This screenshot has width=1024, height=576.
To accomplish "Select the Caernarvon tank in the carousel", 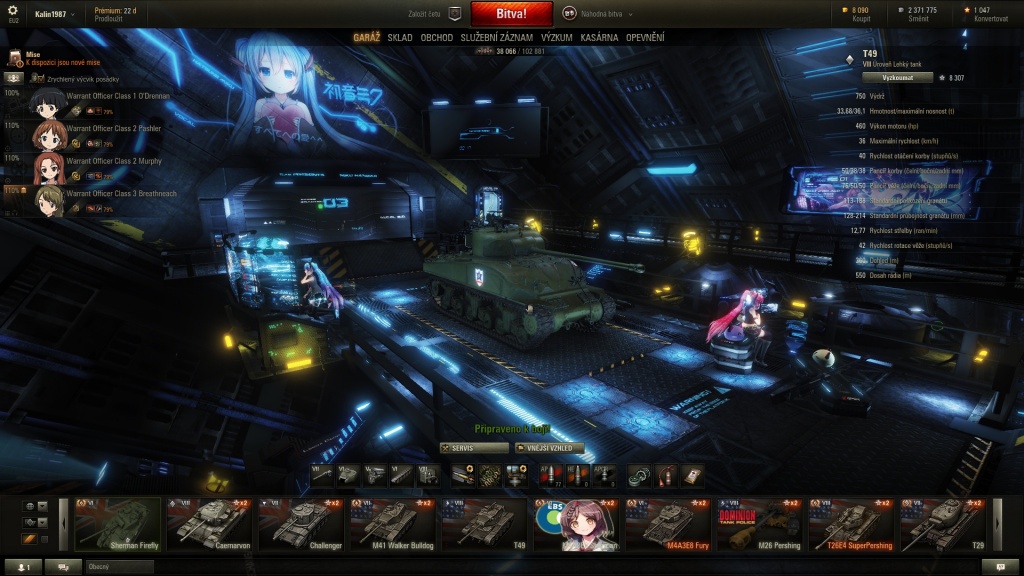I will (210, 524).
